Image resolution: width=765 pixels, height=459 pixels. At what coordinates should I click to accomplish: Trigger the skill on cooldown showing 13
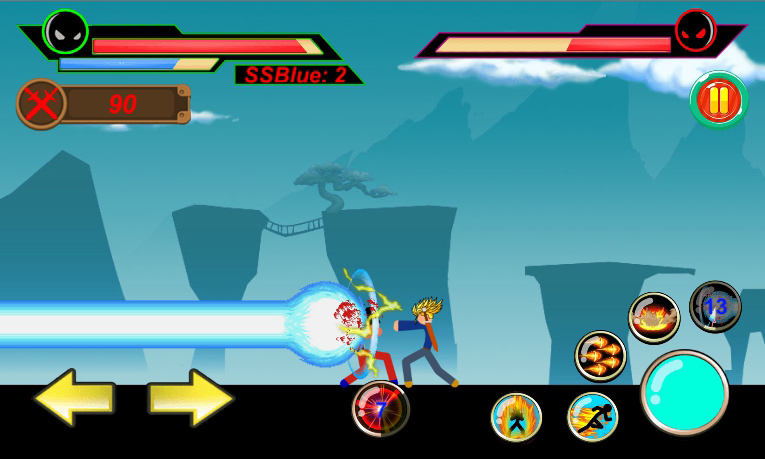pos(715,306)
